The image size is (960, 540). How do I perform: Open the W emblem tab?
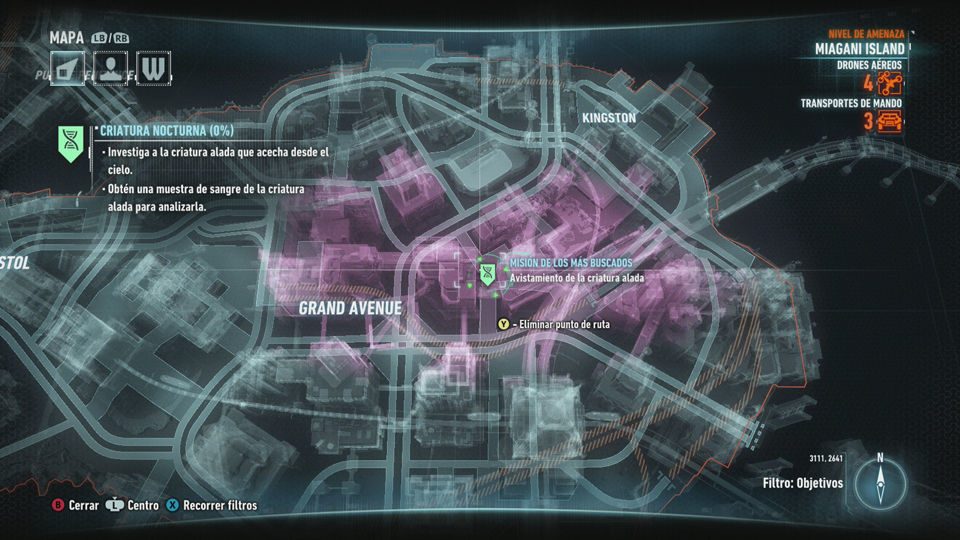coord(152,69)
